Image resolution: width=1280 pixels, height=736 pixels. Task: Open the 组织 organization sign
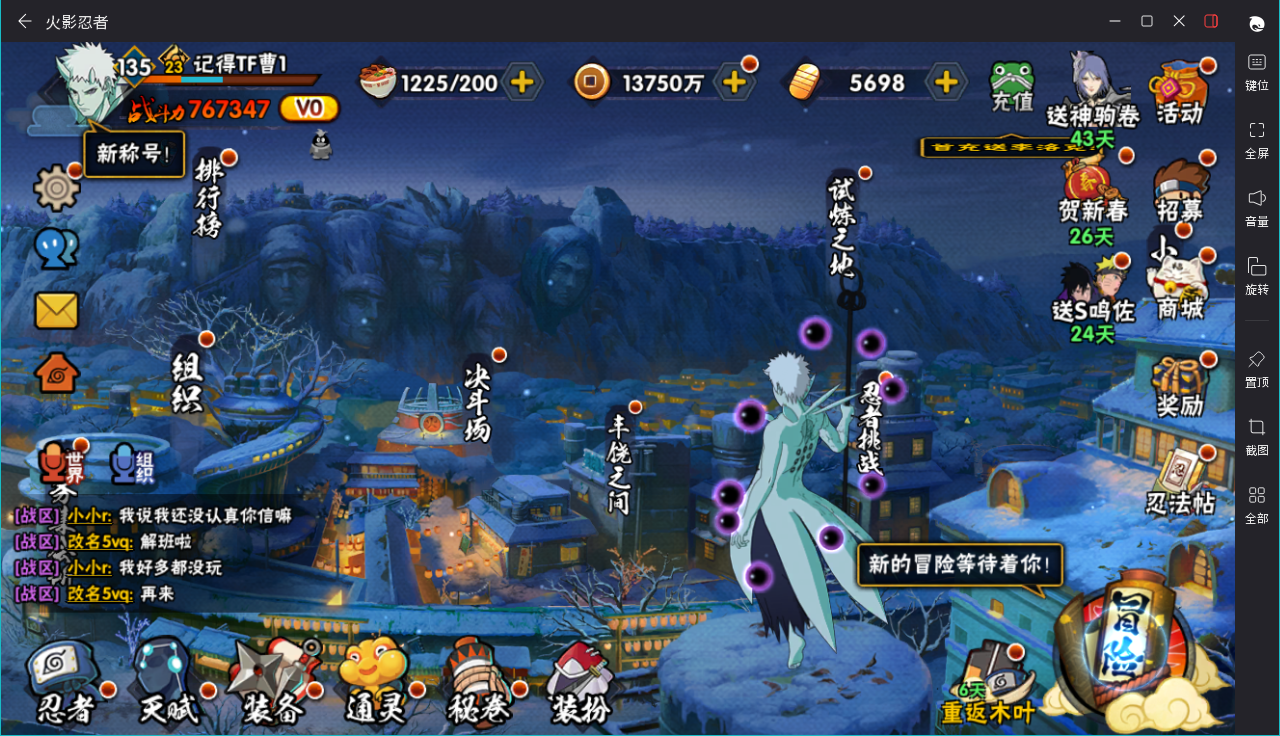point(187,382)
